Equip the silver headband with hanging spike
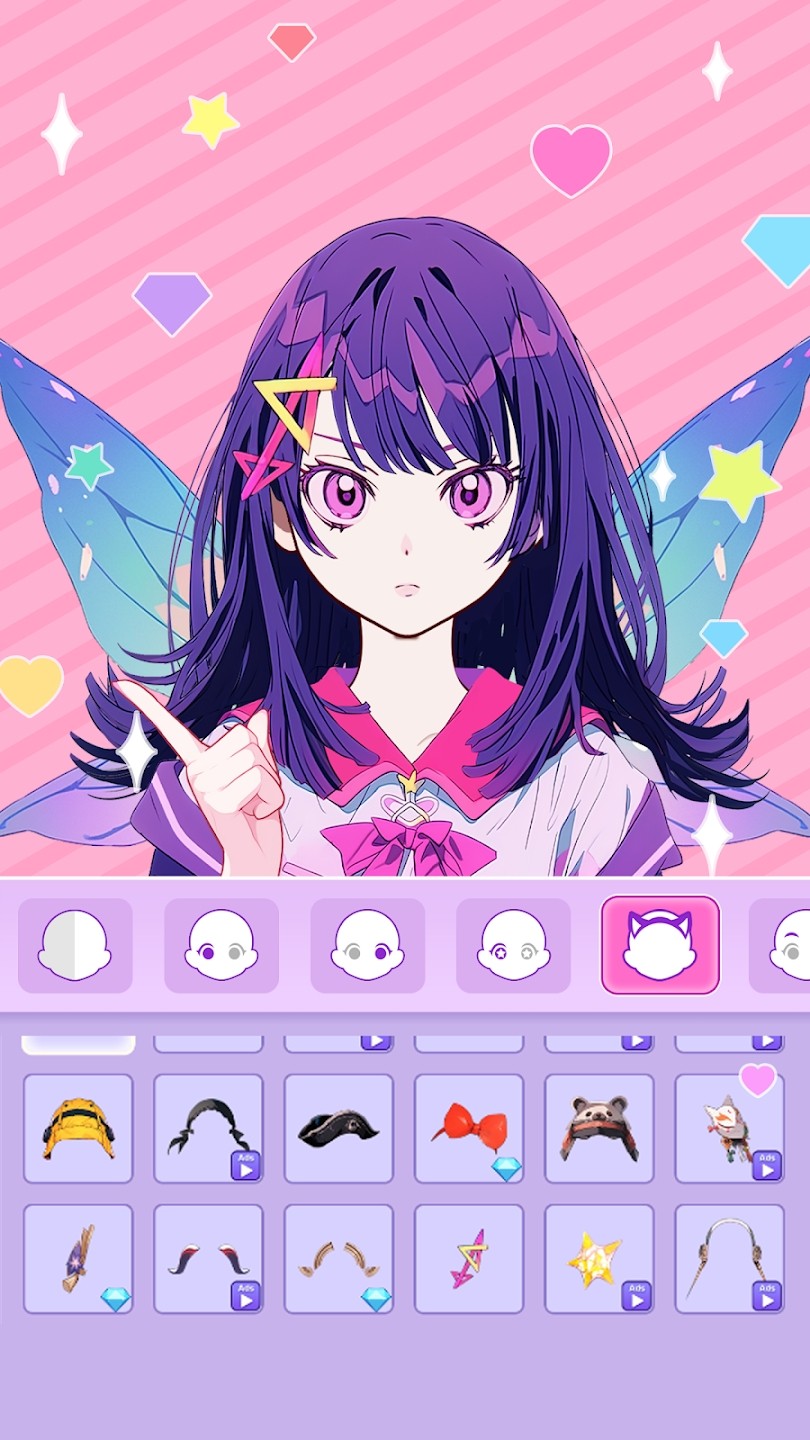The height and width of the screenshot is (1440, 810). (729, 1258)
